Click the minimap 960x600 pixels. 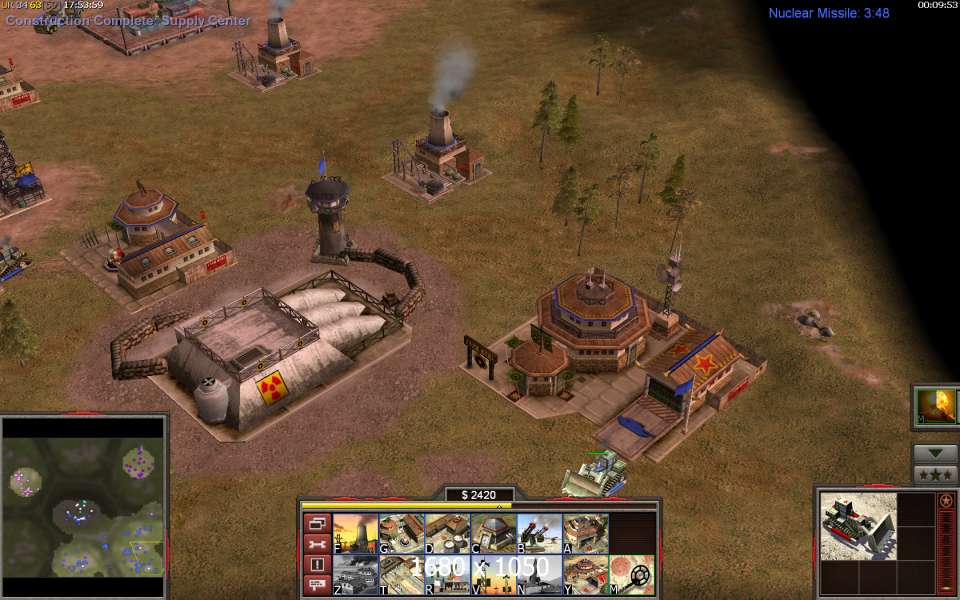pos(83,495)
